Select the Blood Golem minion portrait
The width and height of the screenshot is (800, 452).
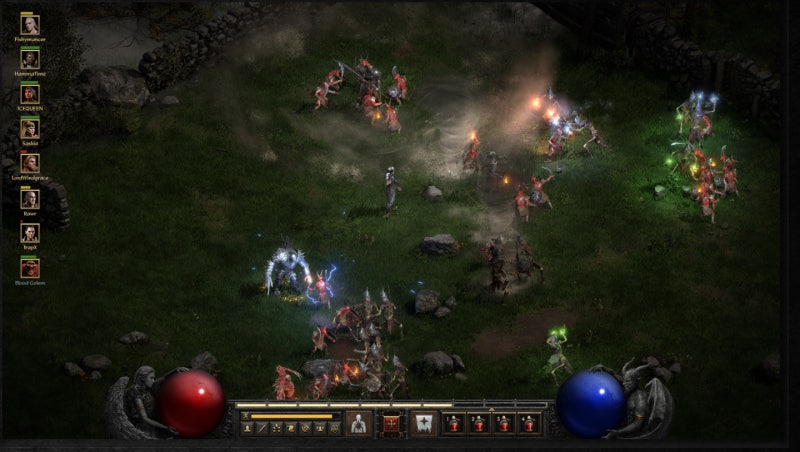pos(30,268)
